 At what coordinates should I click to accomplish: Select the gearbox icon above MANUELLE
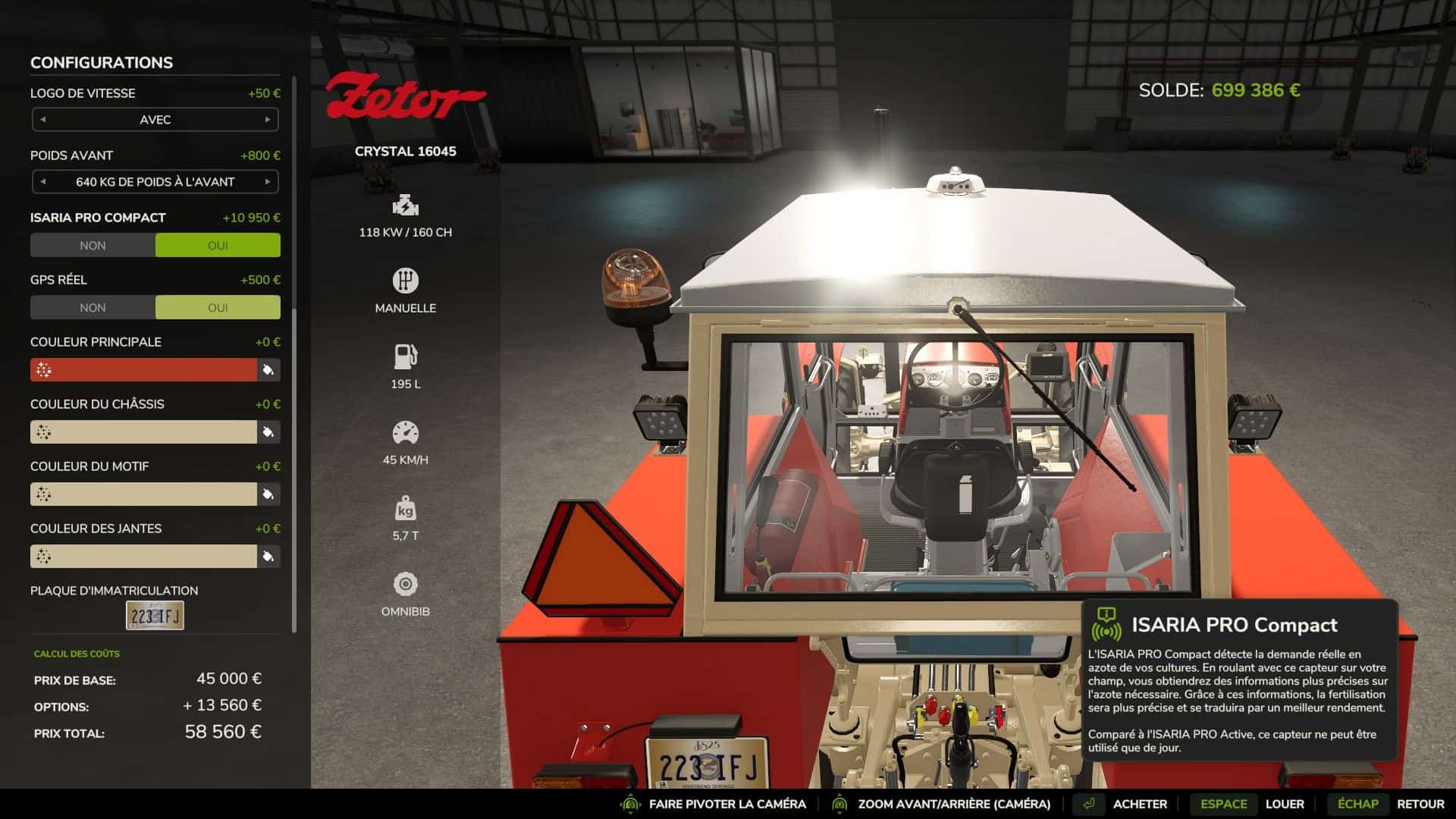tap(405, 280)
